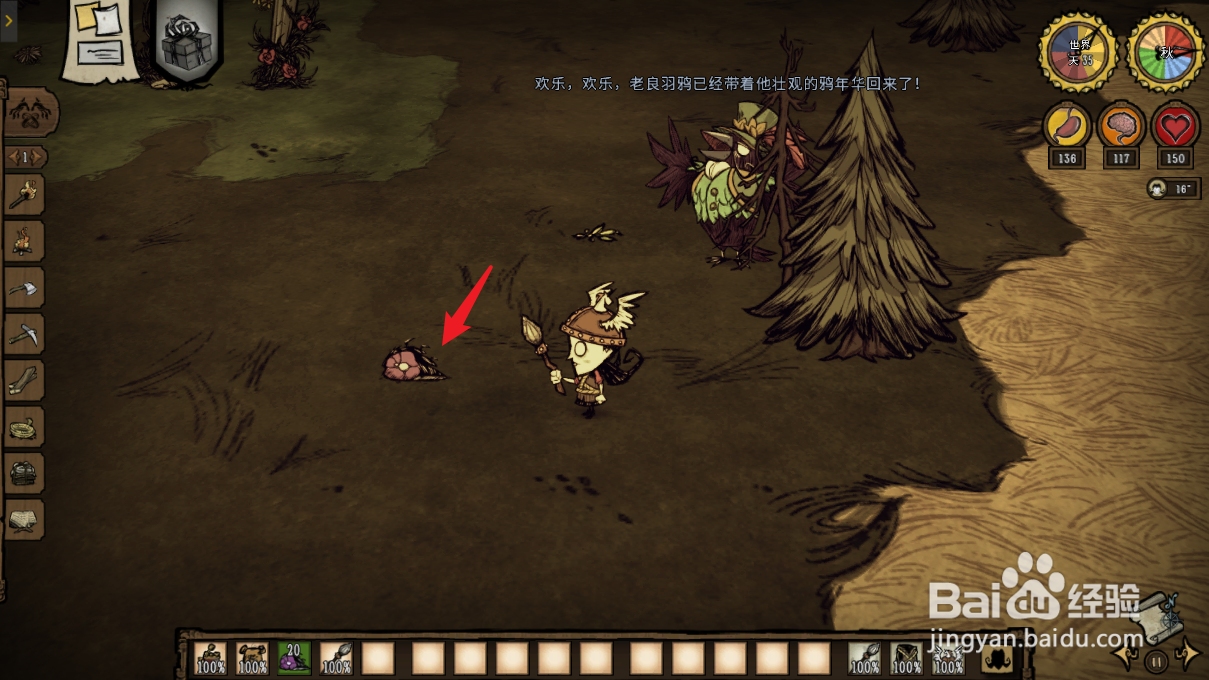1209x680 pixels.
Task: Rotate camera with the left arrow
Action: coord(1124,655)
